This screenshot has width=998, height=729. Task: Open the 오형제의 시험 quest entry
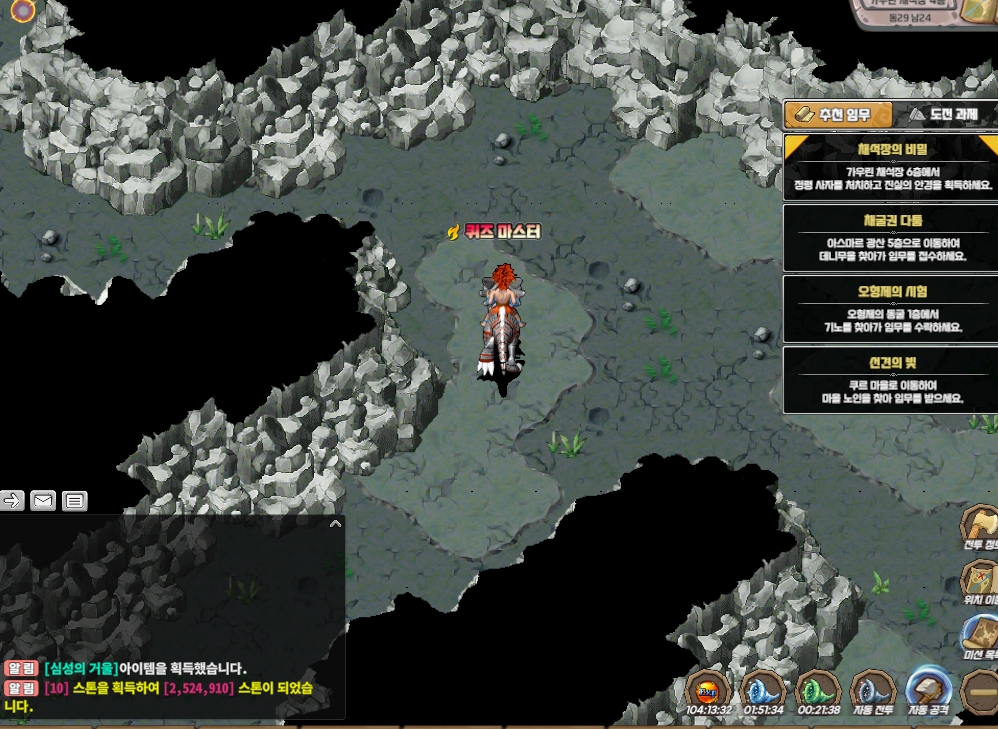(890, 309)
